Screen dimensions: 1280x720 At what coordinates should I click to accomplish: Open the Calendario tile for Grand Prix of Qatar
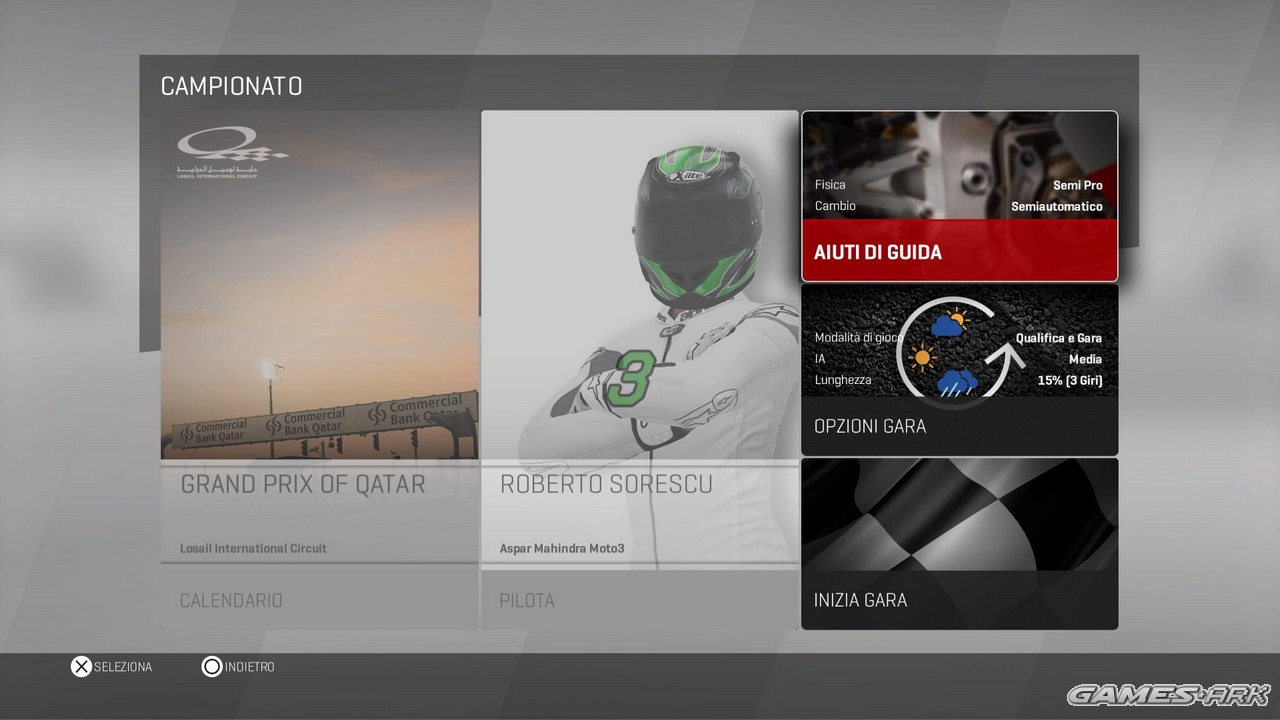pos(319,370)
